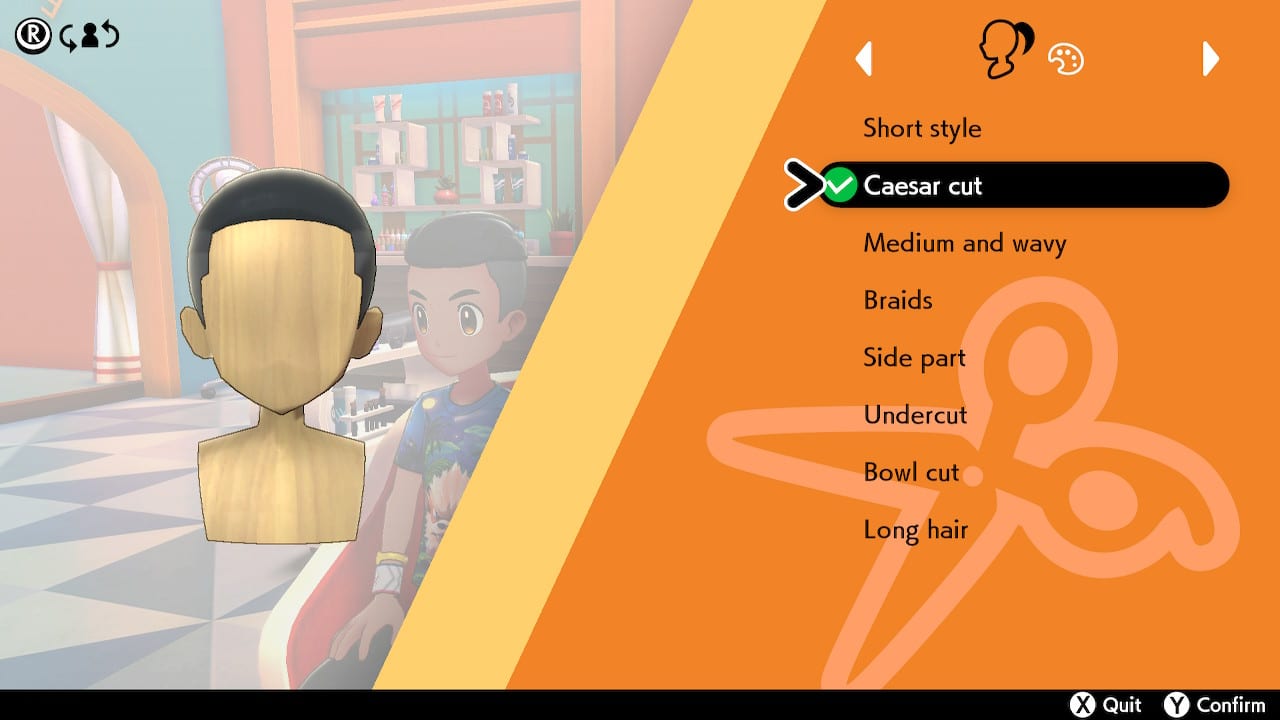Screen dimensions: 1280x720
Task: Choose the Long hair option
Action: point(916,530)
